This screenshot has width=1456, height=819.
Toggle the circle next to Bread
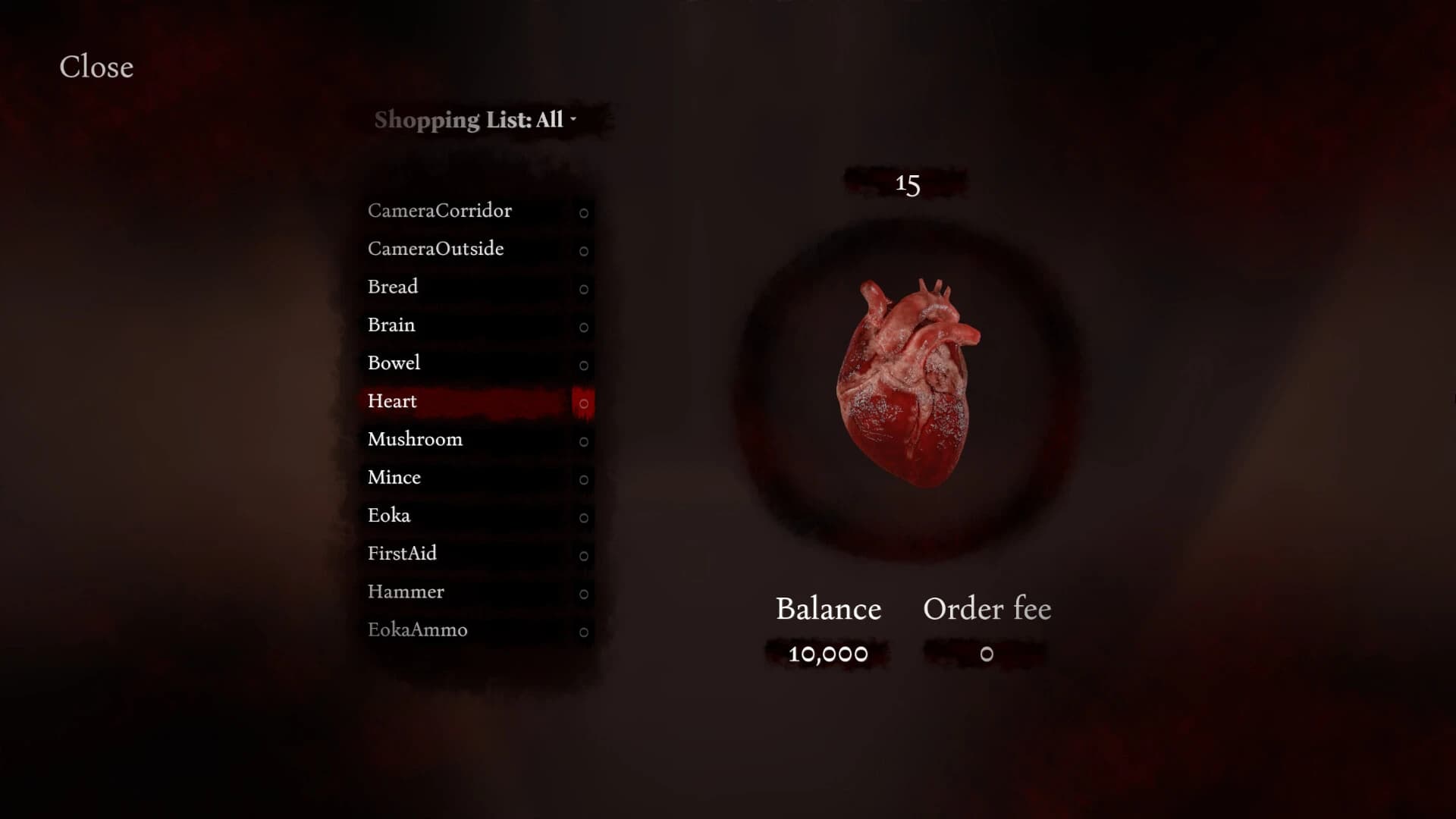click(x=583, y=289)
